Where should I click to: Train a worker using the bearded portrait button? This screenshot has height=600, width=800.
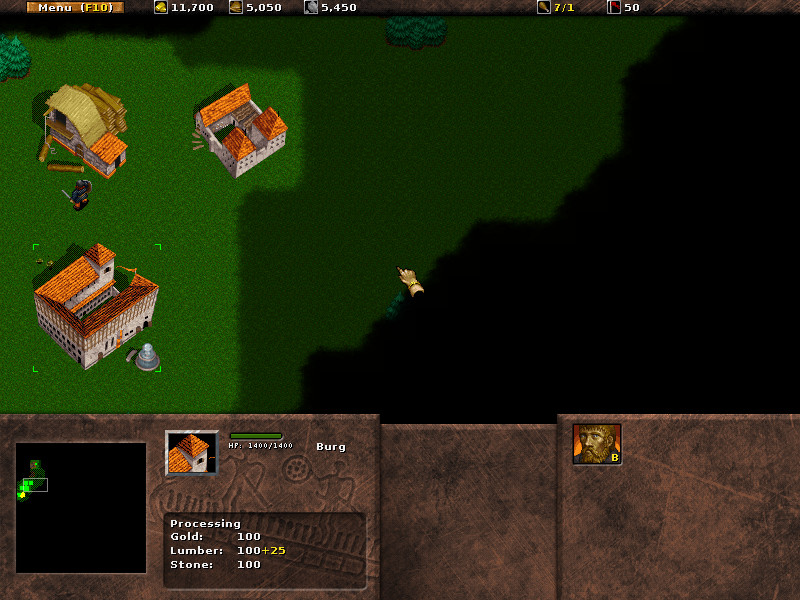click(x=597, y=444)
